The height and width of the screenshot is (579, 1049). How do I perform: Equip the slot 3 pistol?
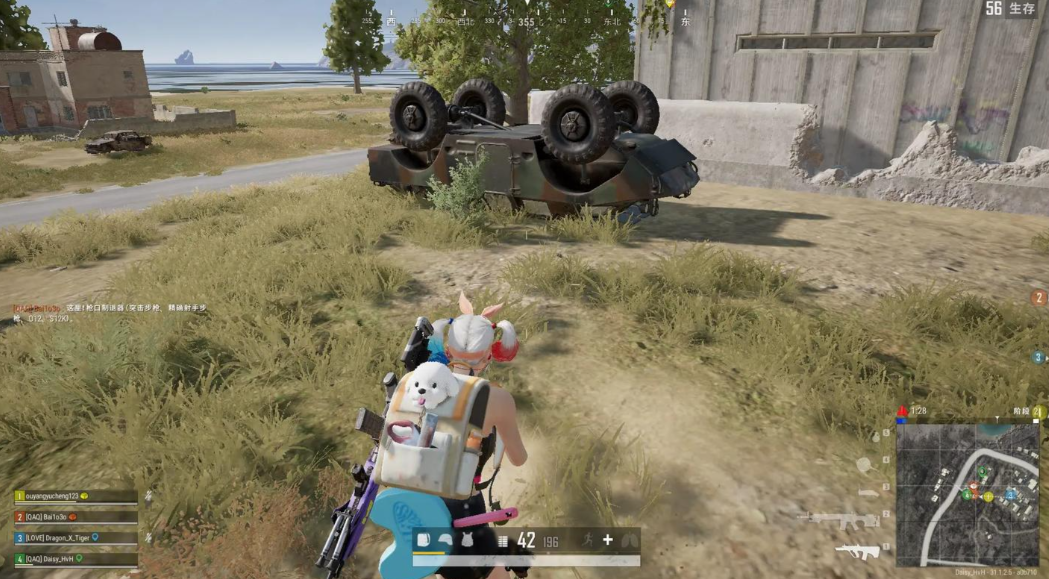pos(867,492)
